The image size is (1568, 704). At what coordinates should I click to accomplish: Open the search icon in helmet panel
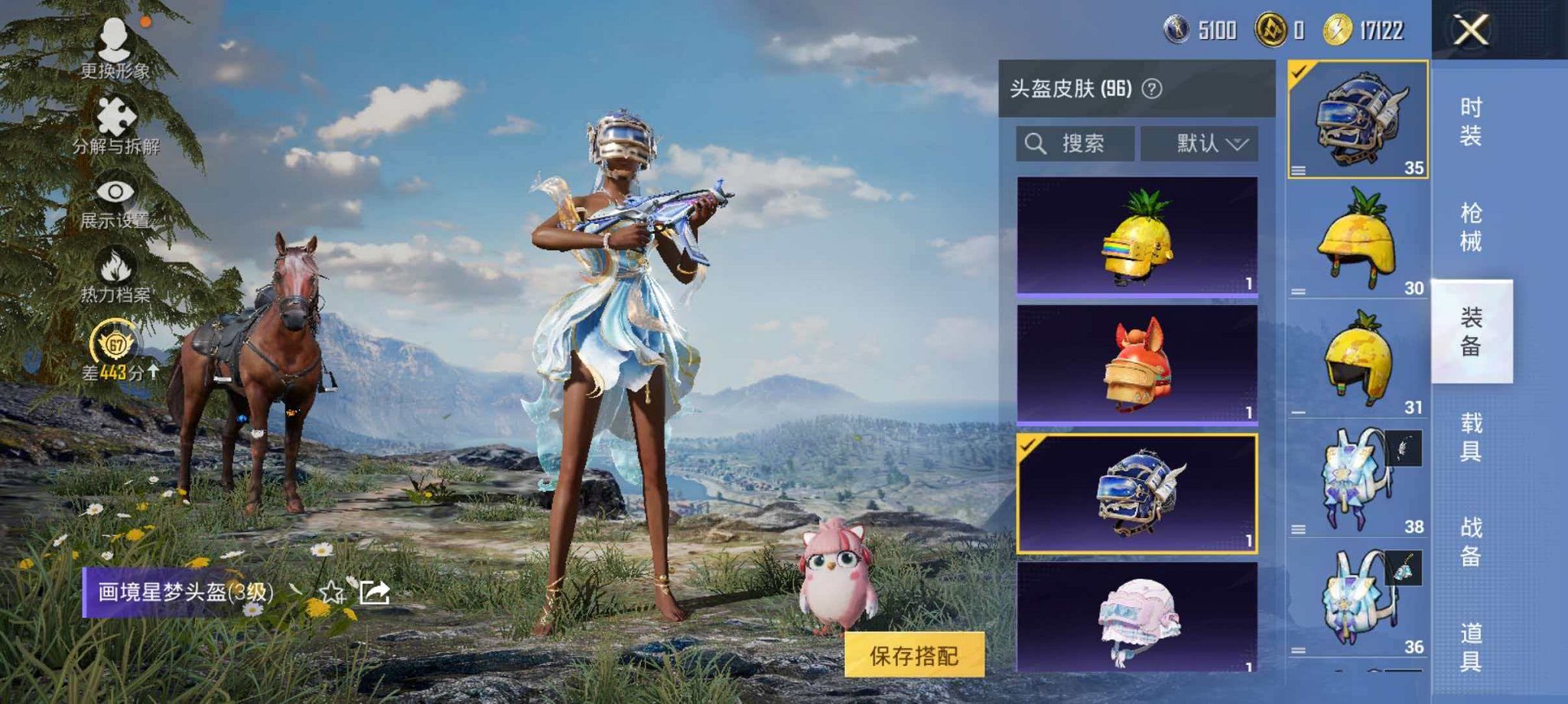coord(1039,144)
